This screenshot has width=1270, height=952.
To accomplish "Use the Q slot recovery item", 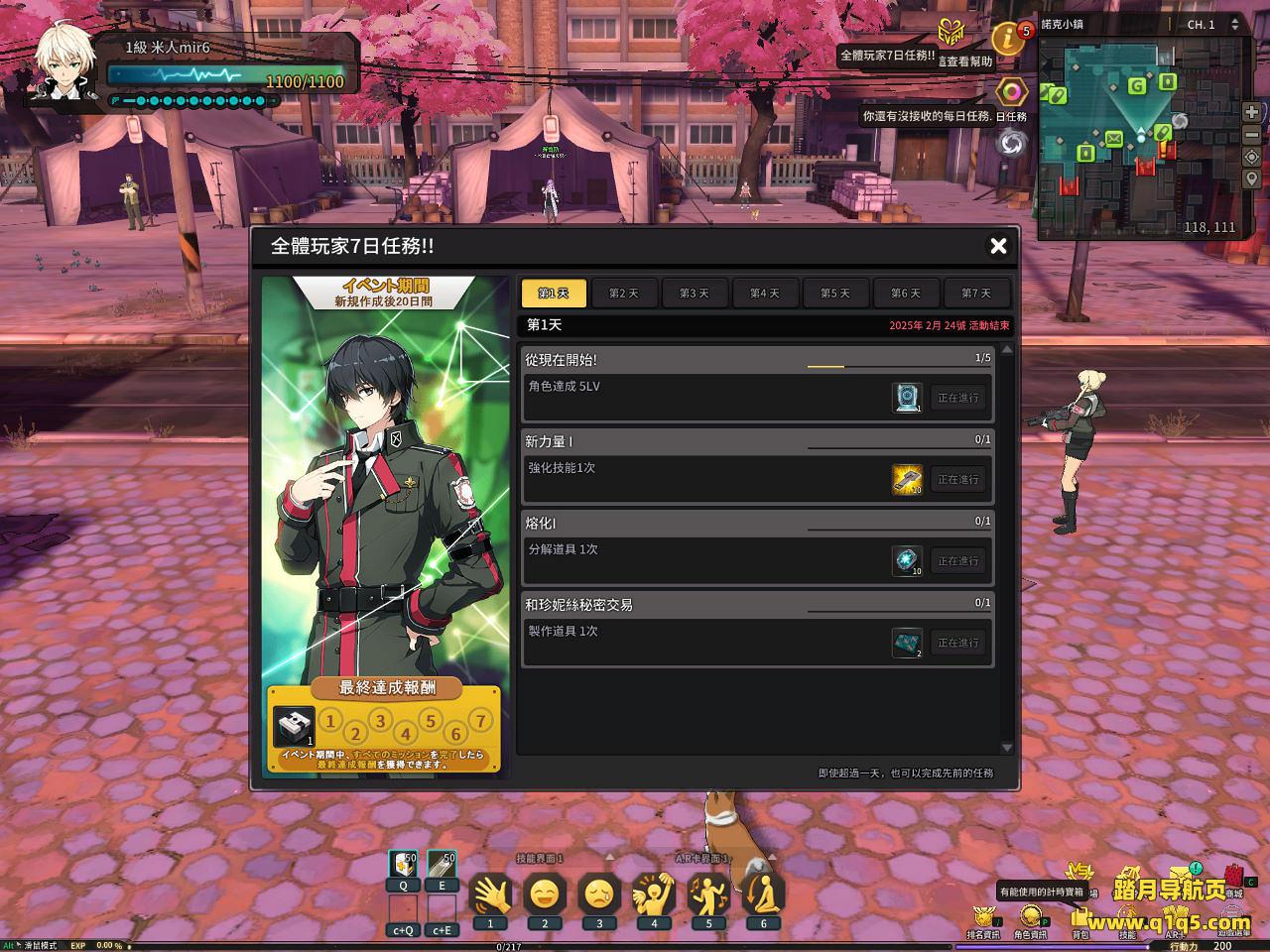I will (403, 866).
